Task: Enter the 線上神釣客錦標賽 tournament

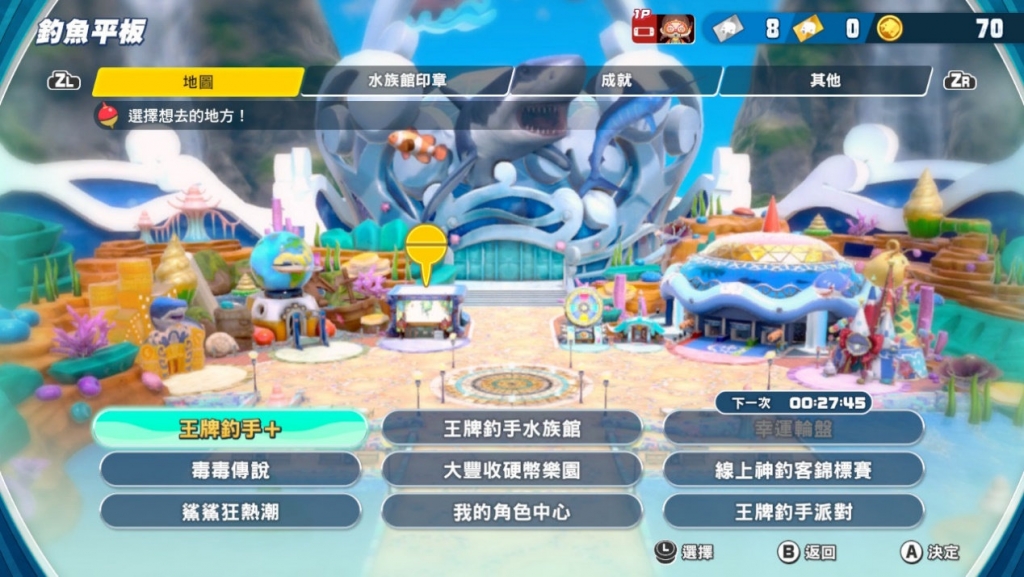Action: [793, 470]
